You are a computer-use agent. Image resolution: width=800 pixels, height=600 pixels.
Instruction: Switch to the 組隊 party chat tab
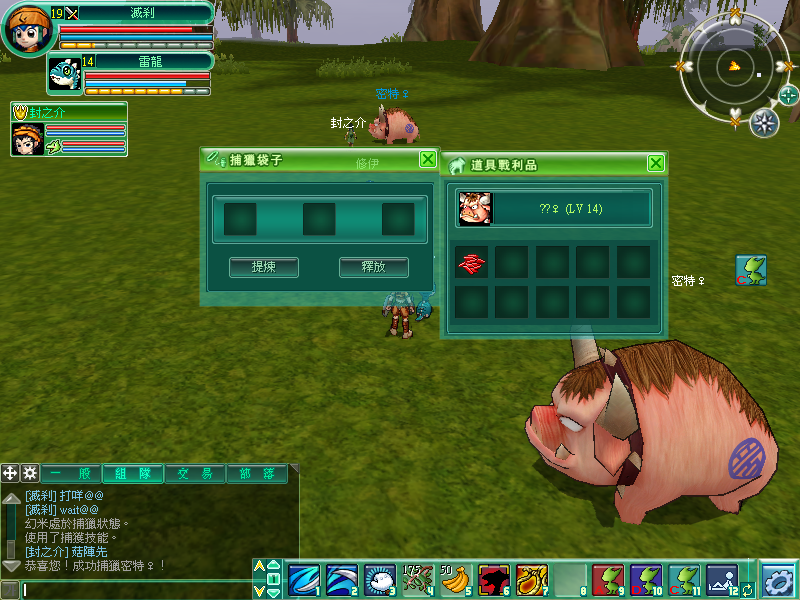pos(132,474)
